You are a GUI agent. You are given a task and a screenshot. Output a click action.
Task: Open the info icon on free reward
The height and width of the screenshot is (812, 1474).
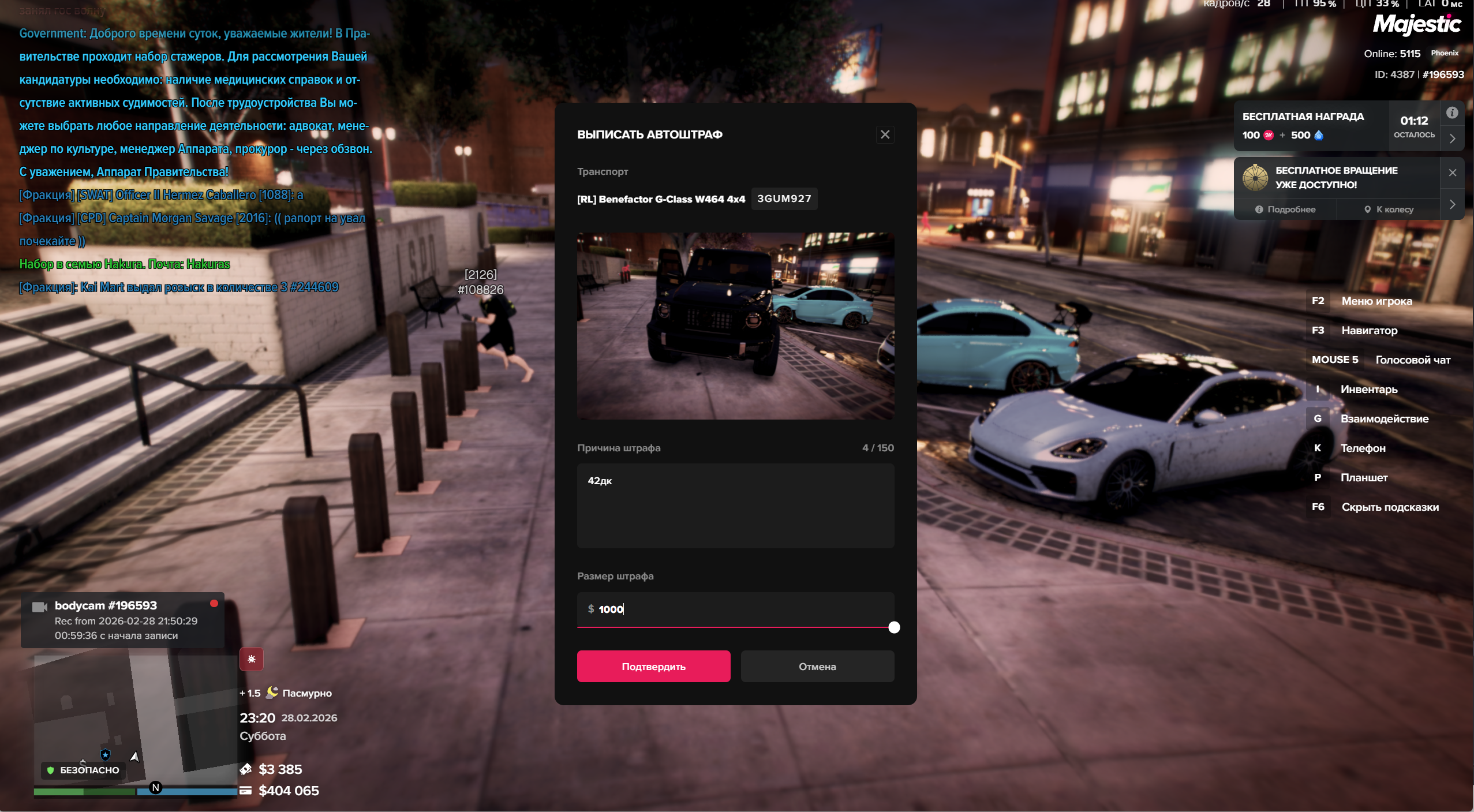pyautogui.click(x=1452, y=113)
